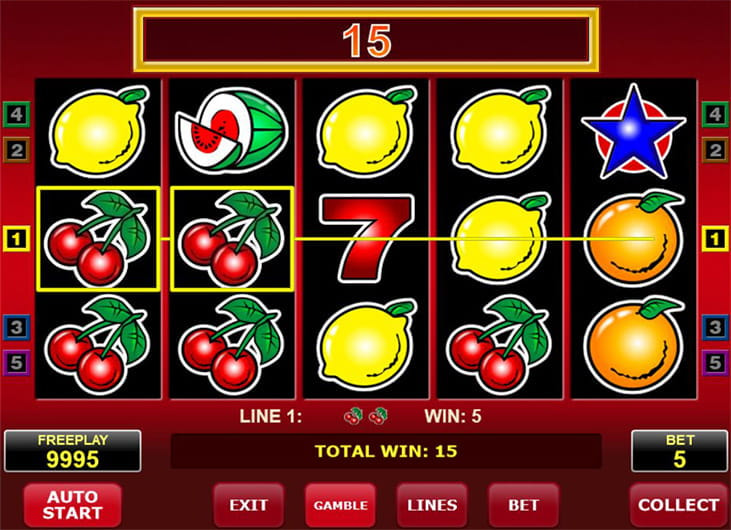Open the Lines selector

432,505
